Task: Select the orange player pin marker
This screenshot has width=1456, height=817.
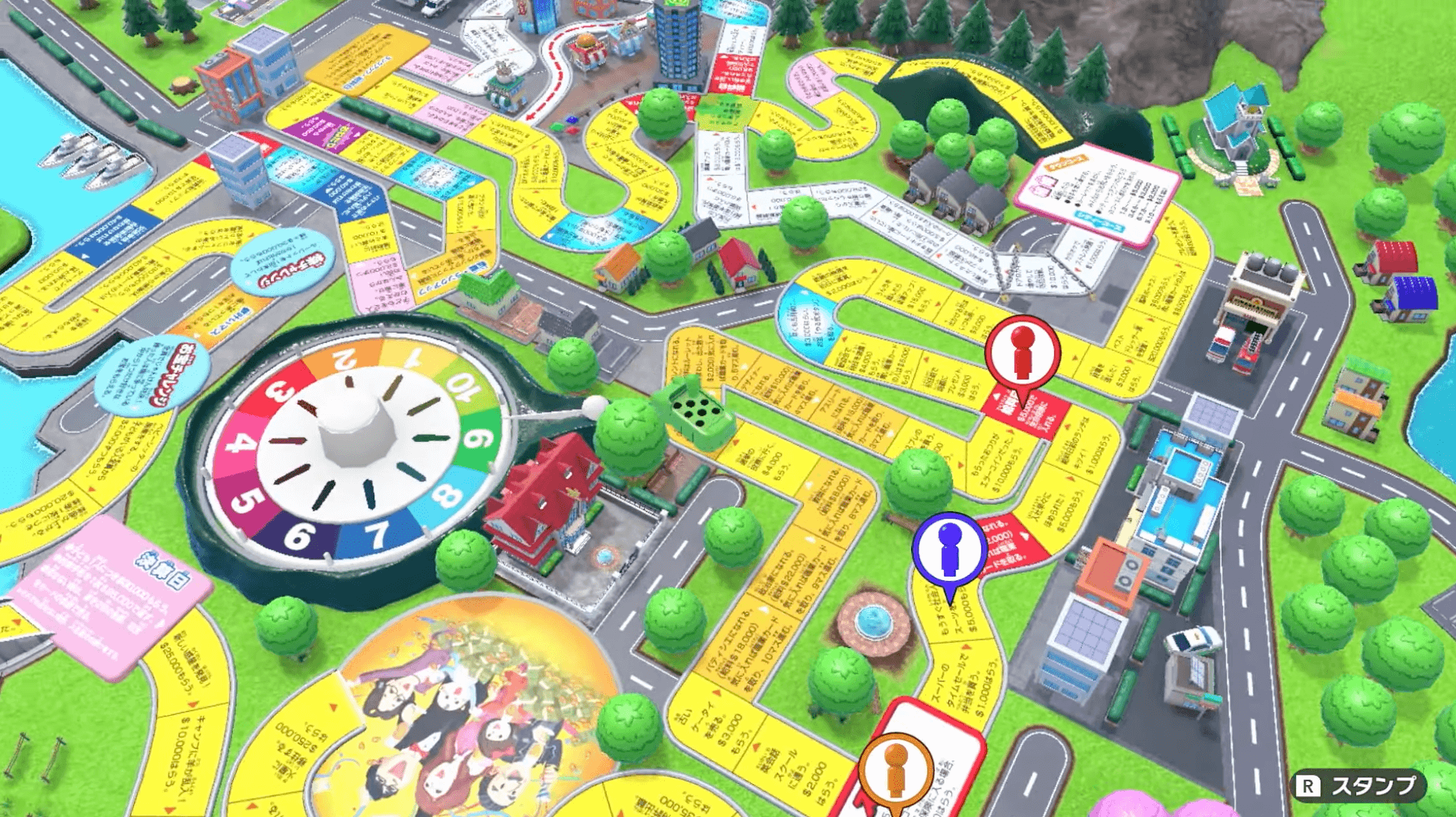Action: [x=895, y=772]
